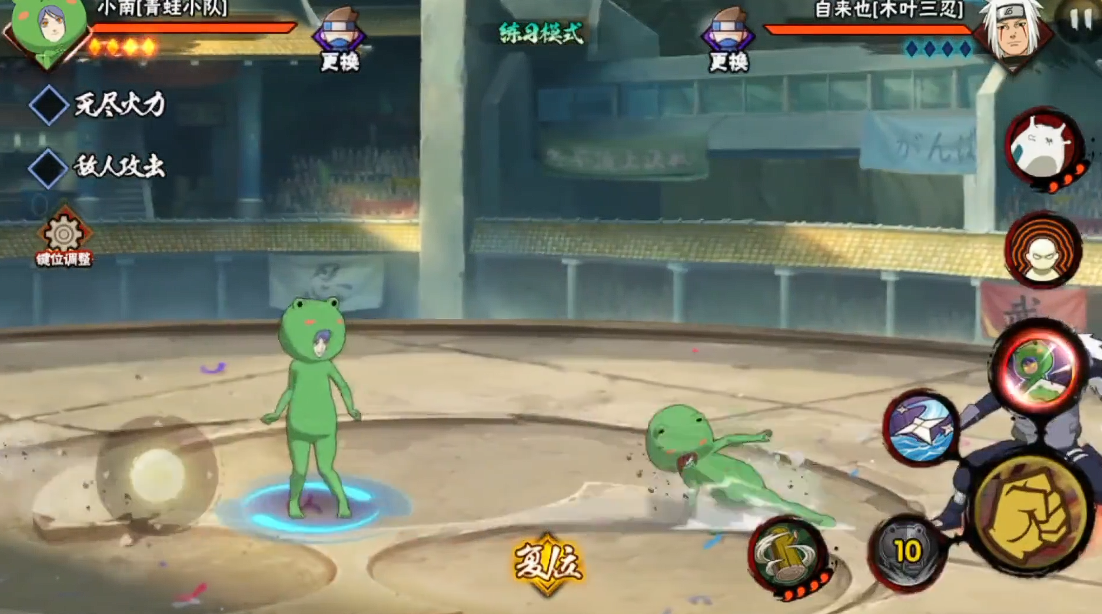Open 键位调整 gear settings
This screenshot has width=1102, height=614.
tap(63, 236)
